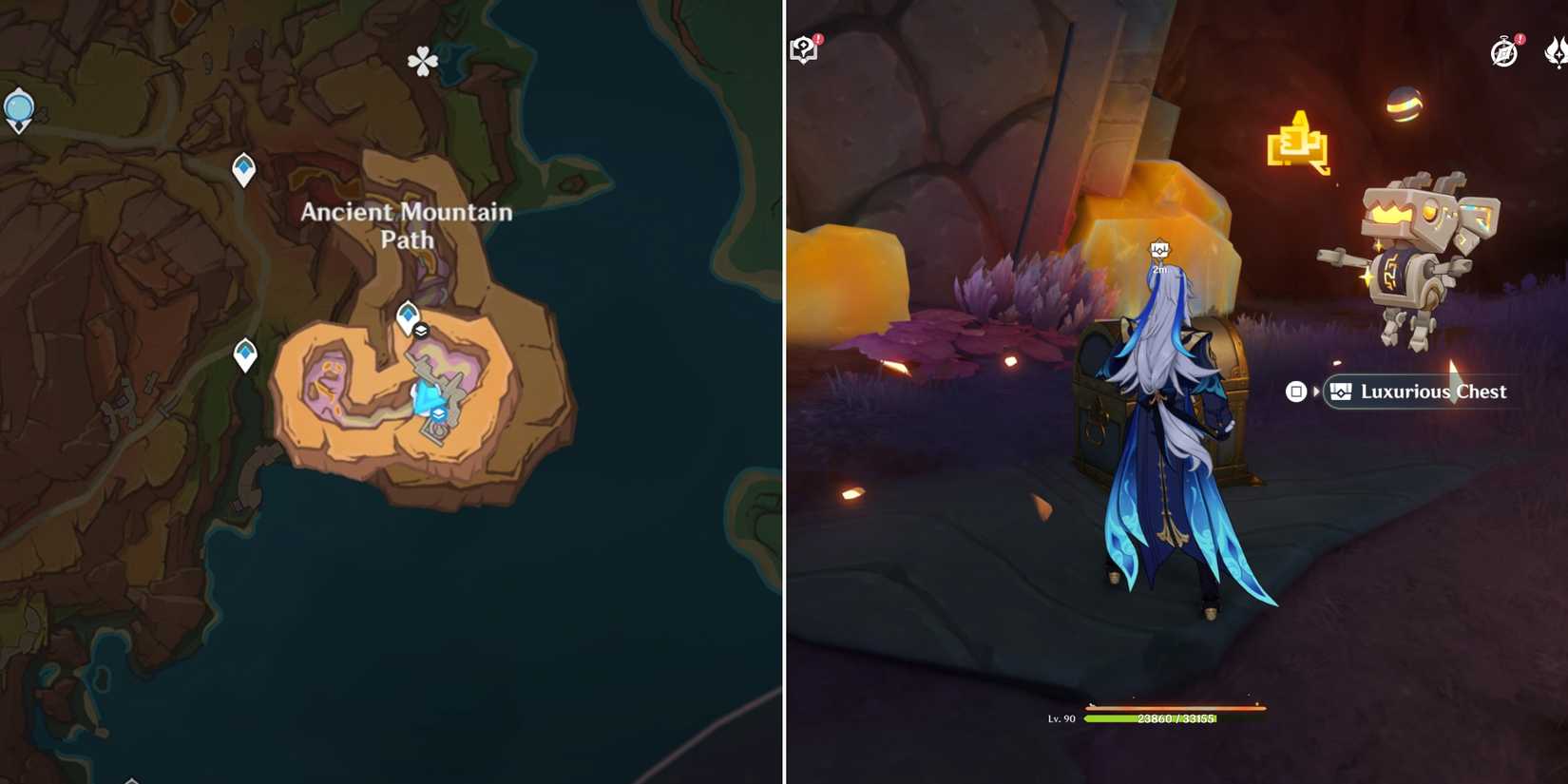
Task: Click the Seelie pin at the map's top-left
Action: [19, 107]
